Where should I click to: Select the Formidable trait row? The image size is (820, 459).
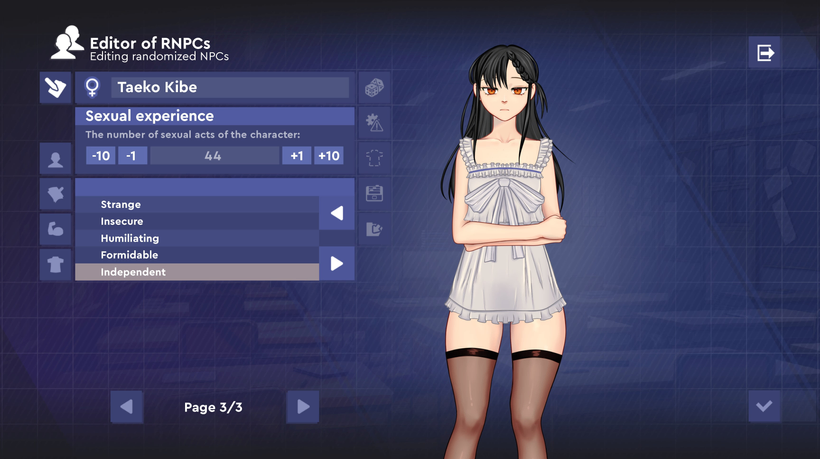tap(197, 255)
